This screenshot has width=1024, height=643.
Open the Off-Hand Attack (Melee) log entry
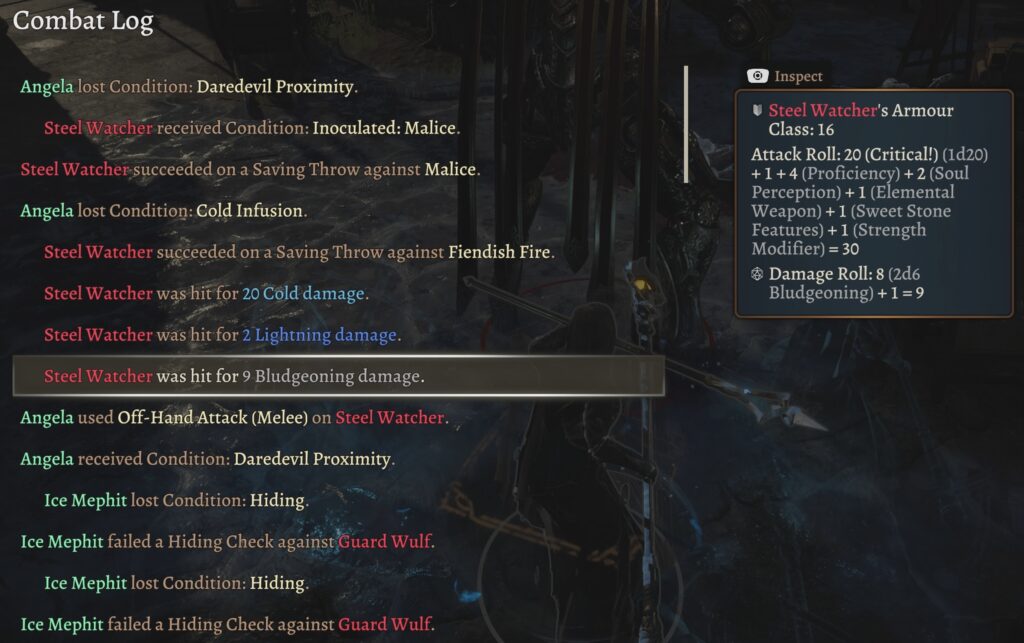(233, 418)
